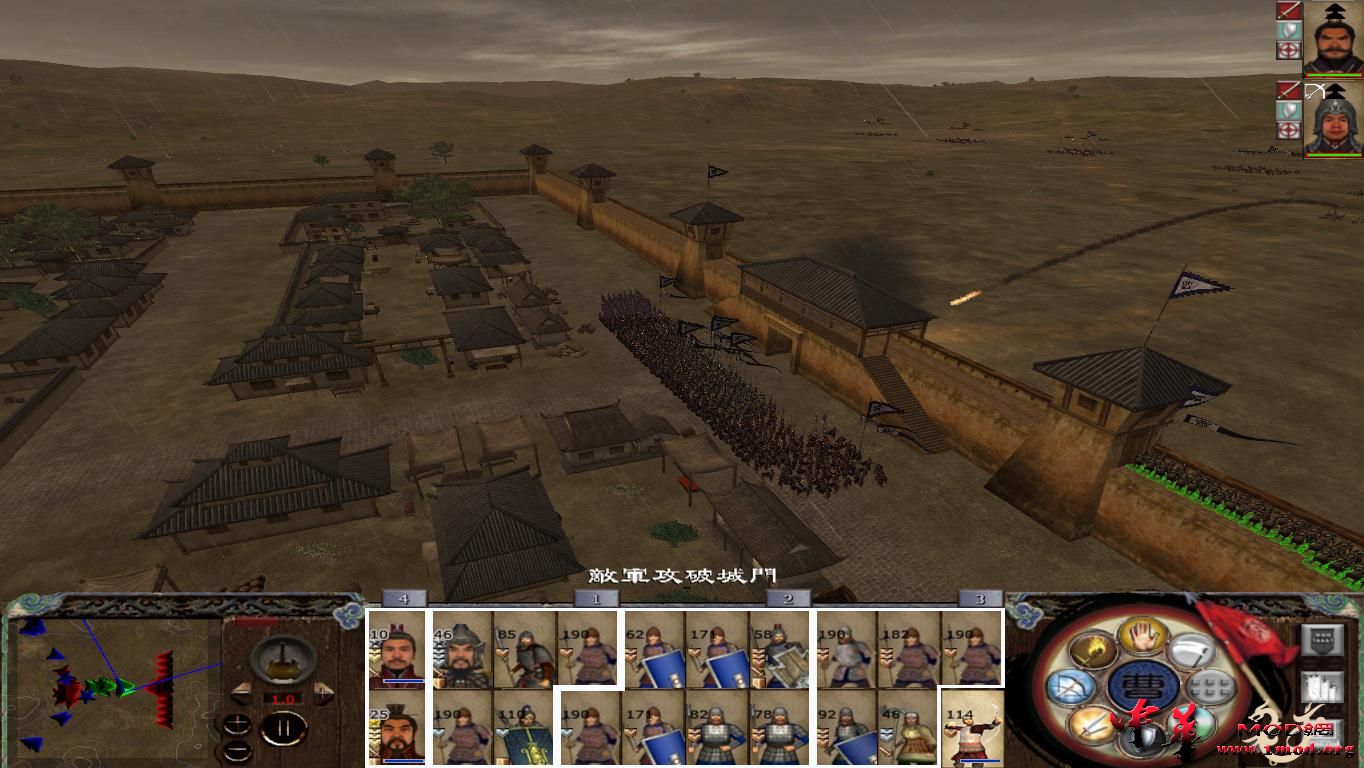Increase battle speed with the right arrow
The width and height of the screenshot is (1364, 768).
[x=323, y=692]
